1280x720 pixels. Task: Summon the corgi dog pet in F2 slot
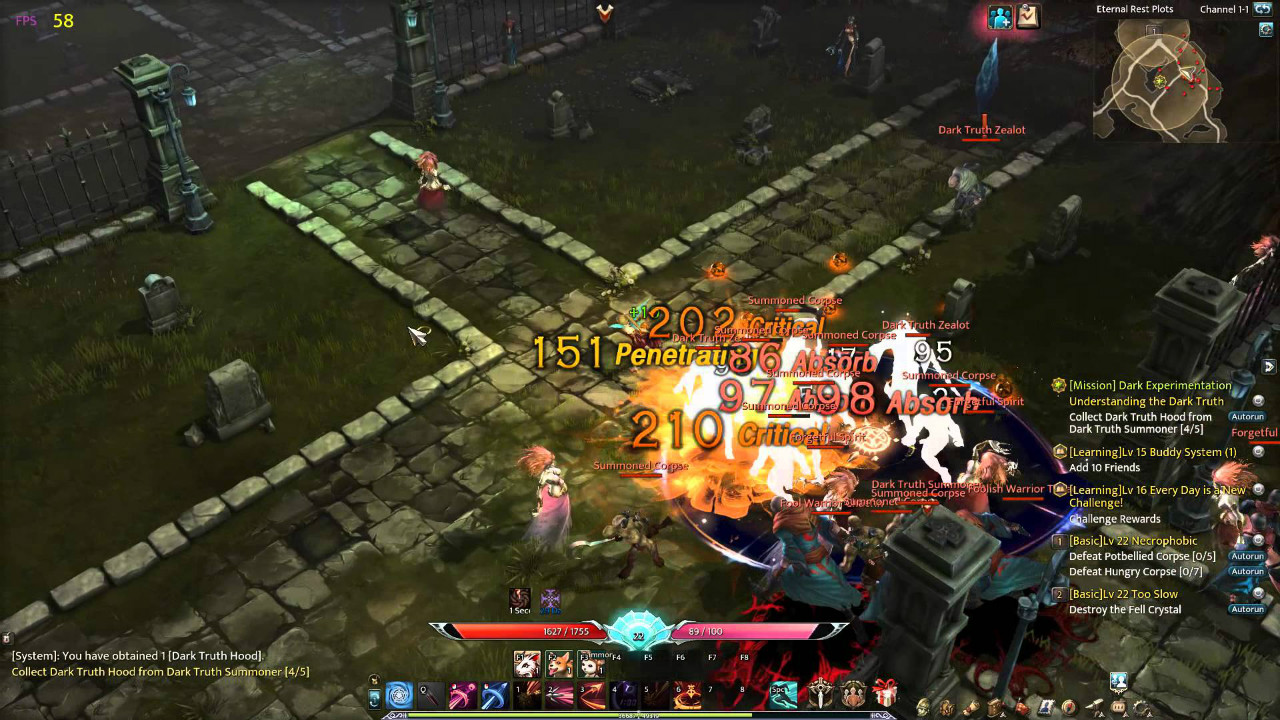tap(559, 665)
